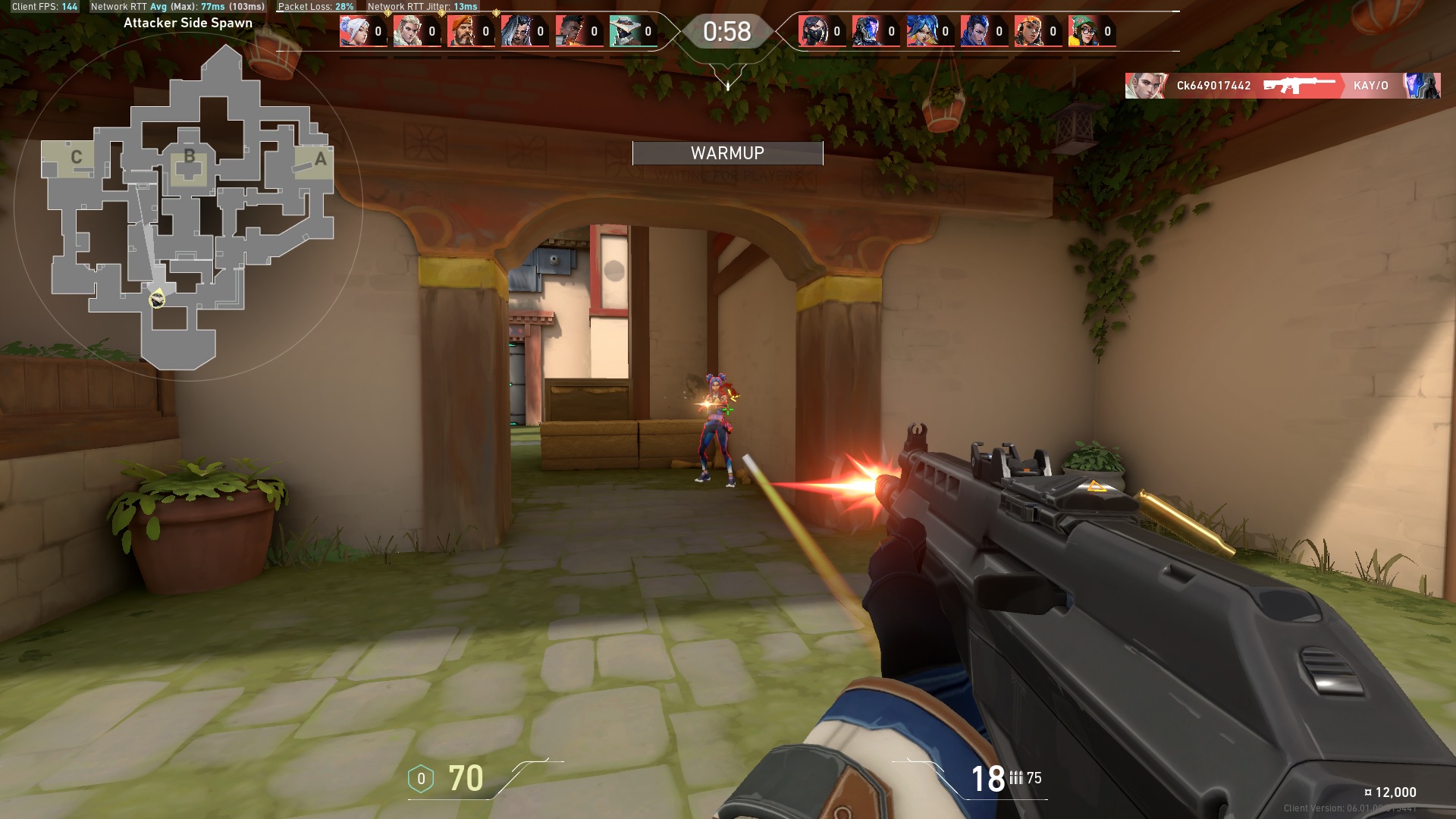Select Sova's portrait in the team bar
1456x819 pixels.
tap(408, 32)
